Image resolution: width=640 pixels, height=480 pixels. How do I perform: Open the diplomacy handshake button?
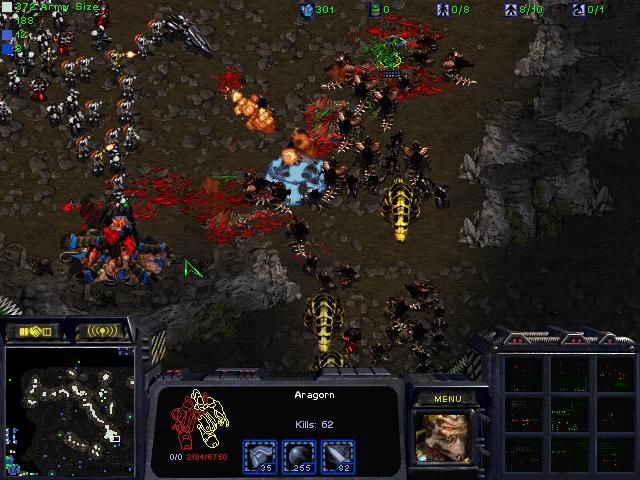32,331
